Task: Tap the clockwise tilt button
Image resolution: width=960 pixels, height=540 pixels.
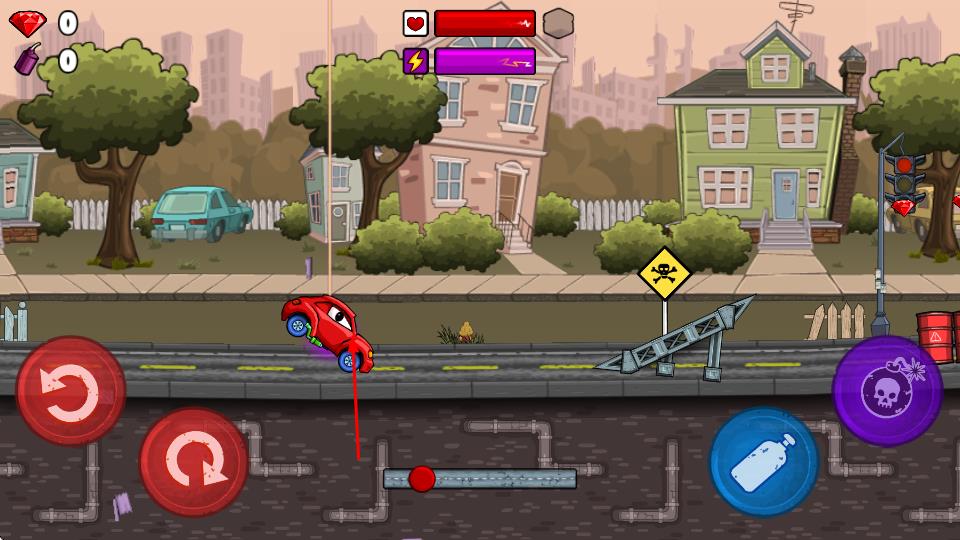Action: point(193,461)
